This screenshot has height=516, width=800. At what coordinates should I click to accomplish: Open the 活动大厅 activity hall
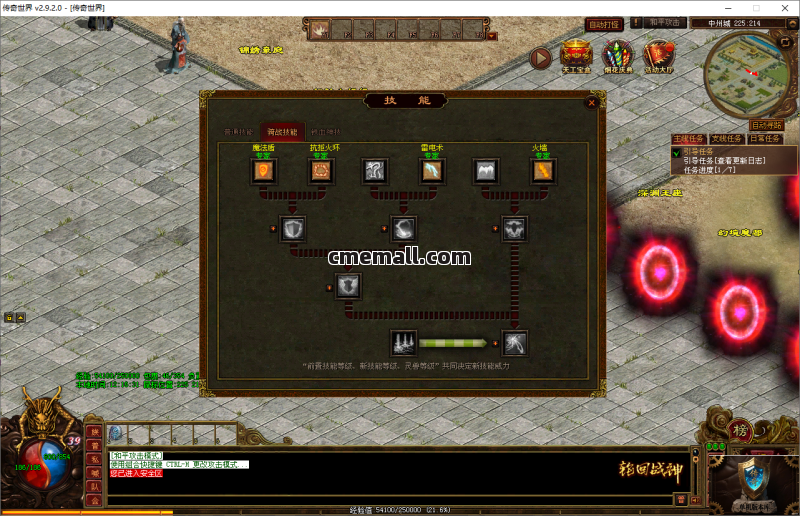pyautogui.click(x=658, y=56)
